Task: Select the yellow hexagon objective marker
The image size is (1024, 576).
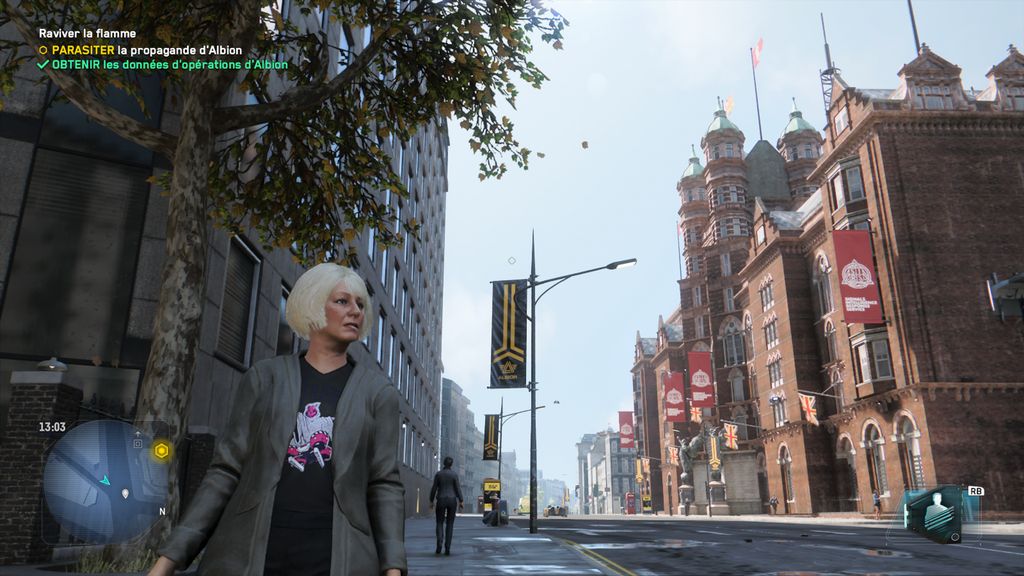Action: 160,451
